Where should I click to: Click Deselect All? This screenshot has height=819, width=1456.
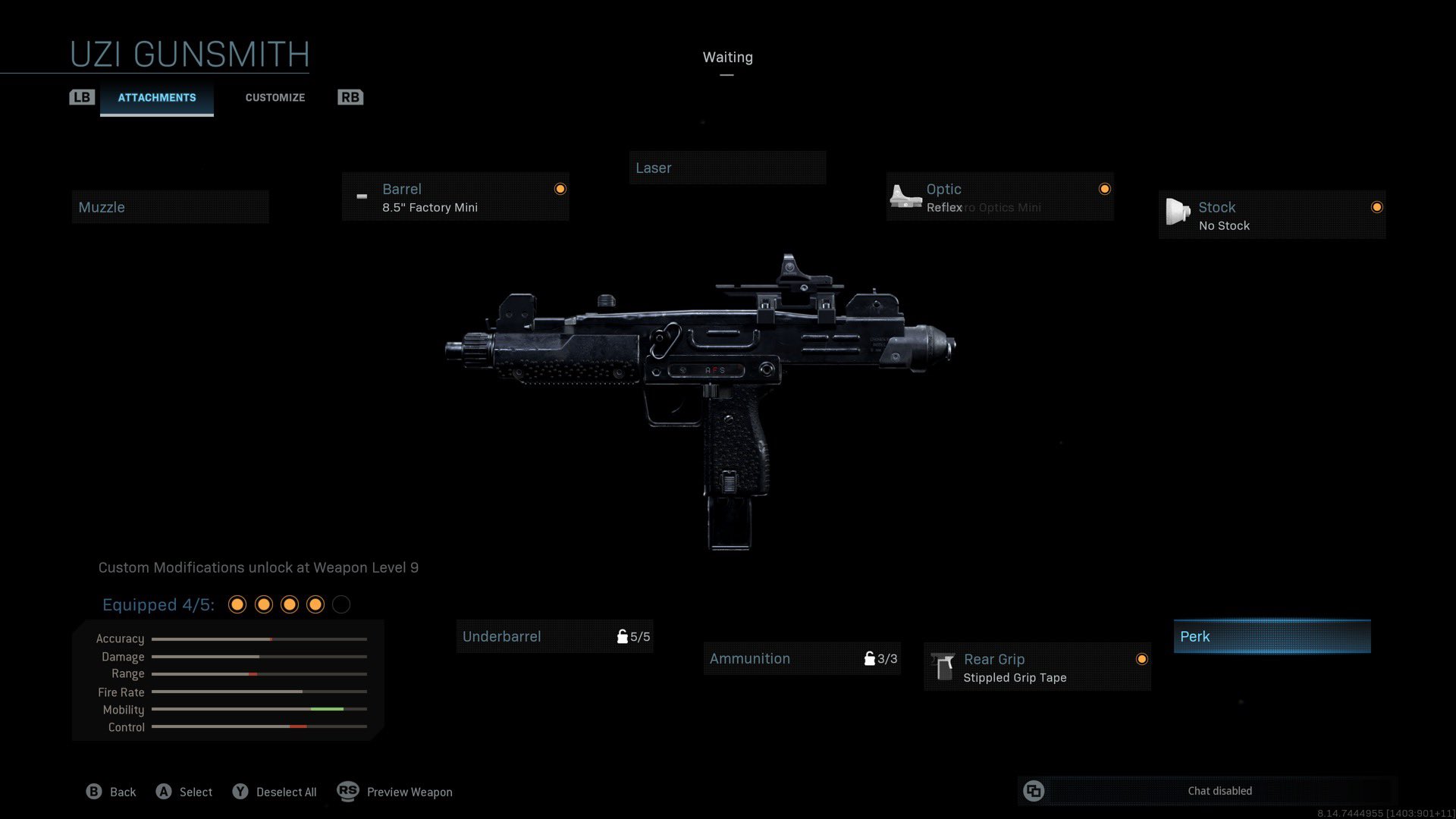(287, 792)
